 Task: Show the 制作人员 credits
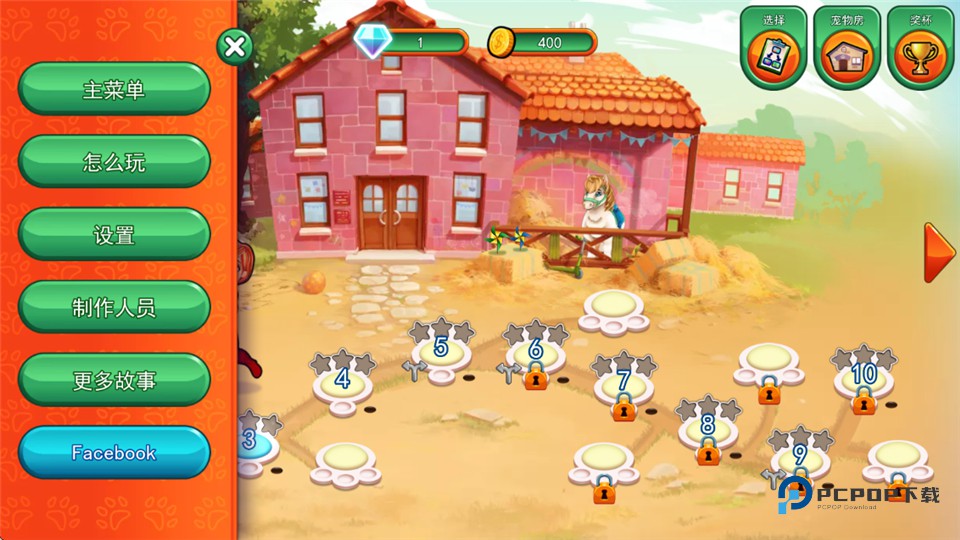pyautogui.click(x=114, y=308)
